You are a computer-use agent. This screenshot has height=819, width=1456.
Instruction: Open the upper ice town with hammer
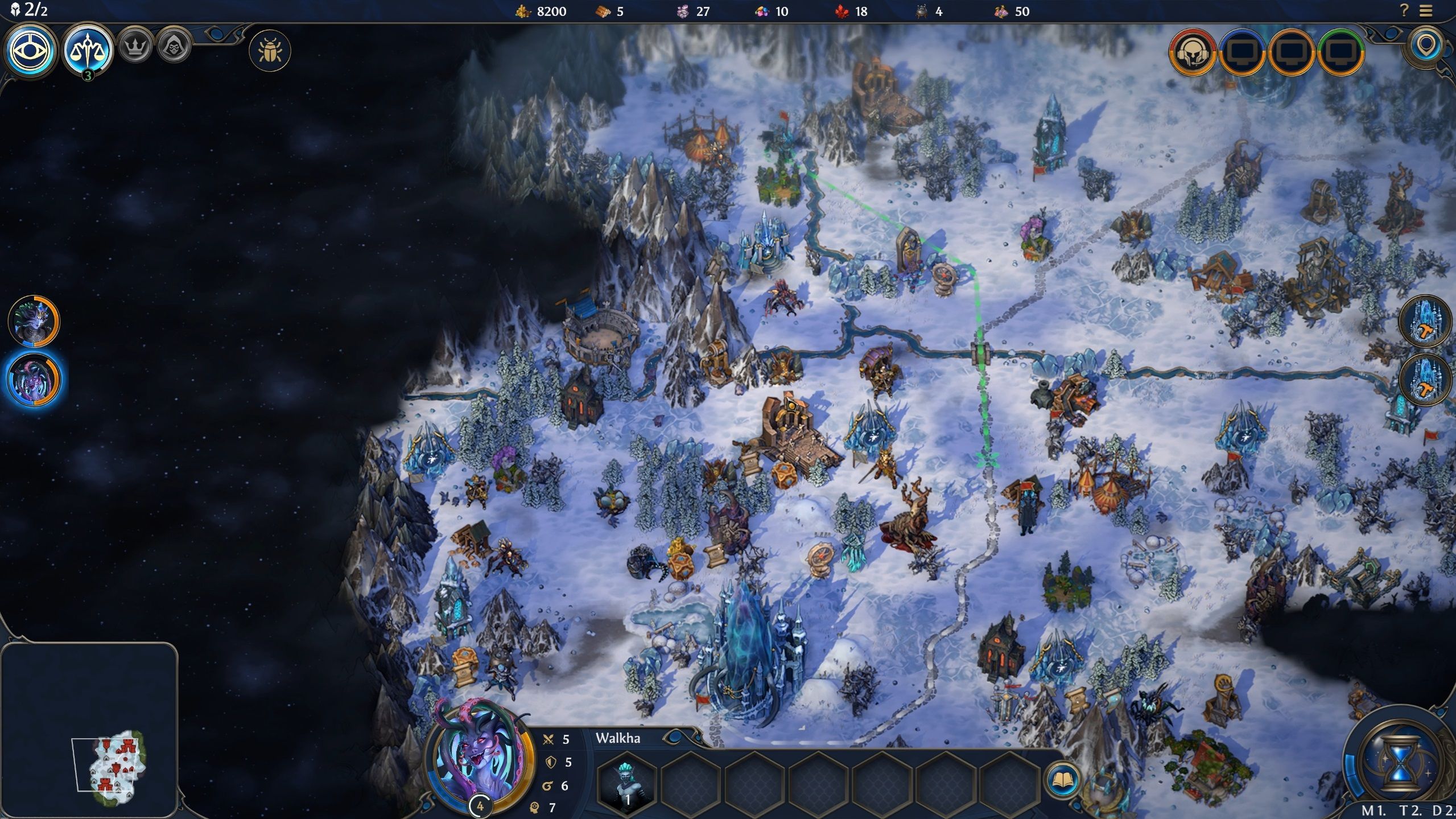(x=1425, y=321)
